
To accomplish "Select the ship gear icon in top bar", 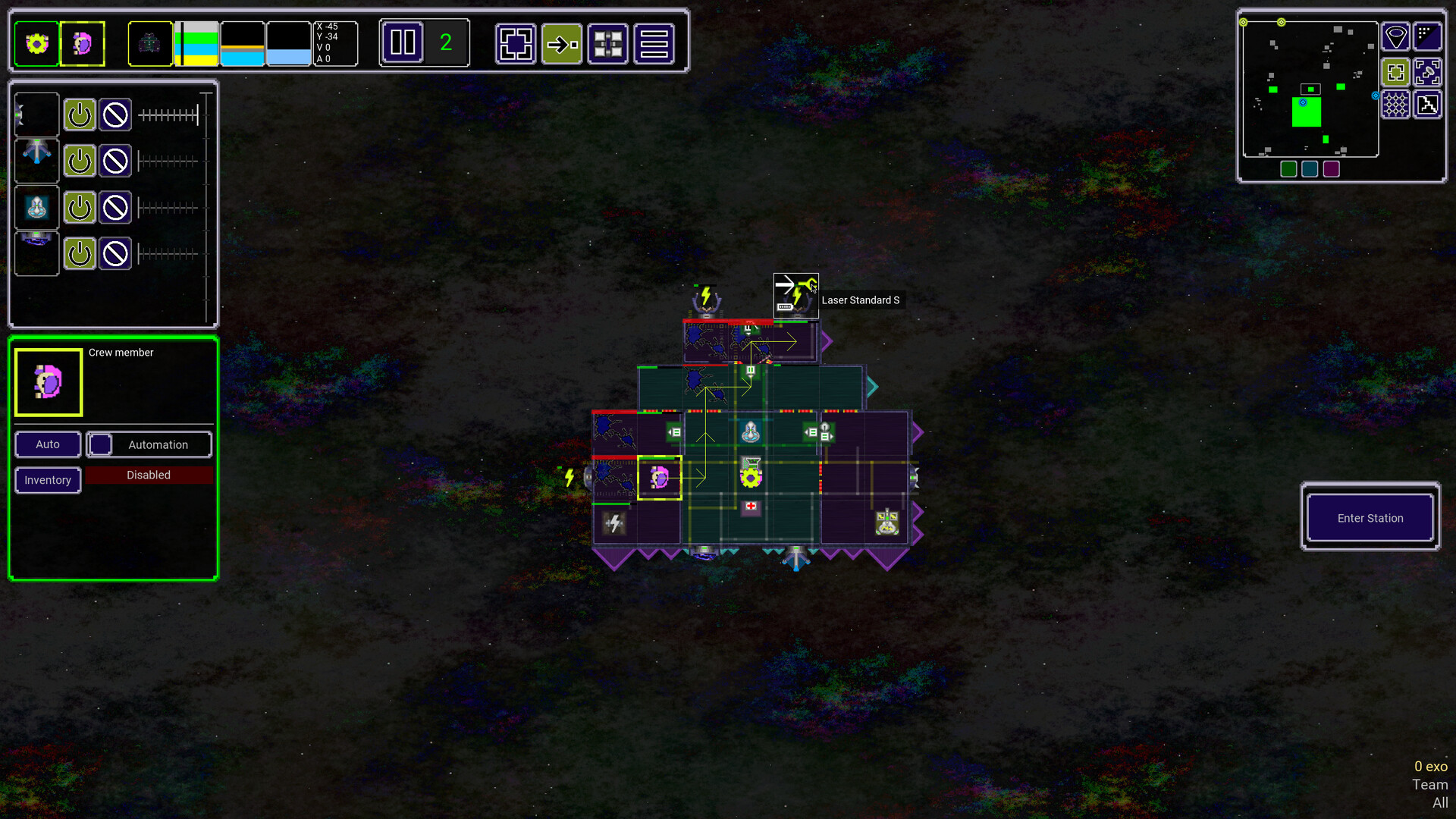I will pos(36,43).
